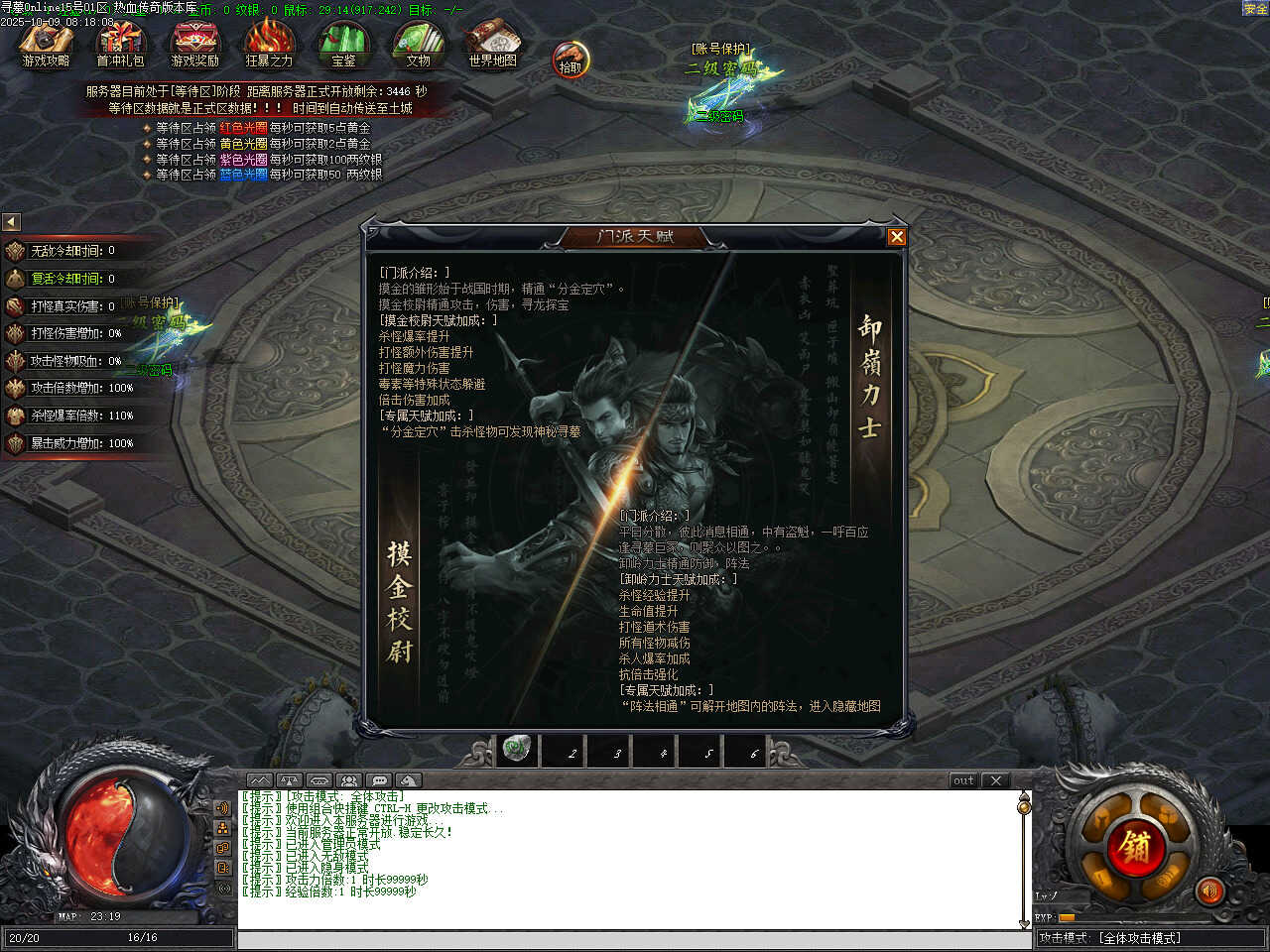The width and height of the screenshot is (1270, 952).
Task: Open the red 铺 shop orb
Action: click(x=1136, y=844)
